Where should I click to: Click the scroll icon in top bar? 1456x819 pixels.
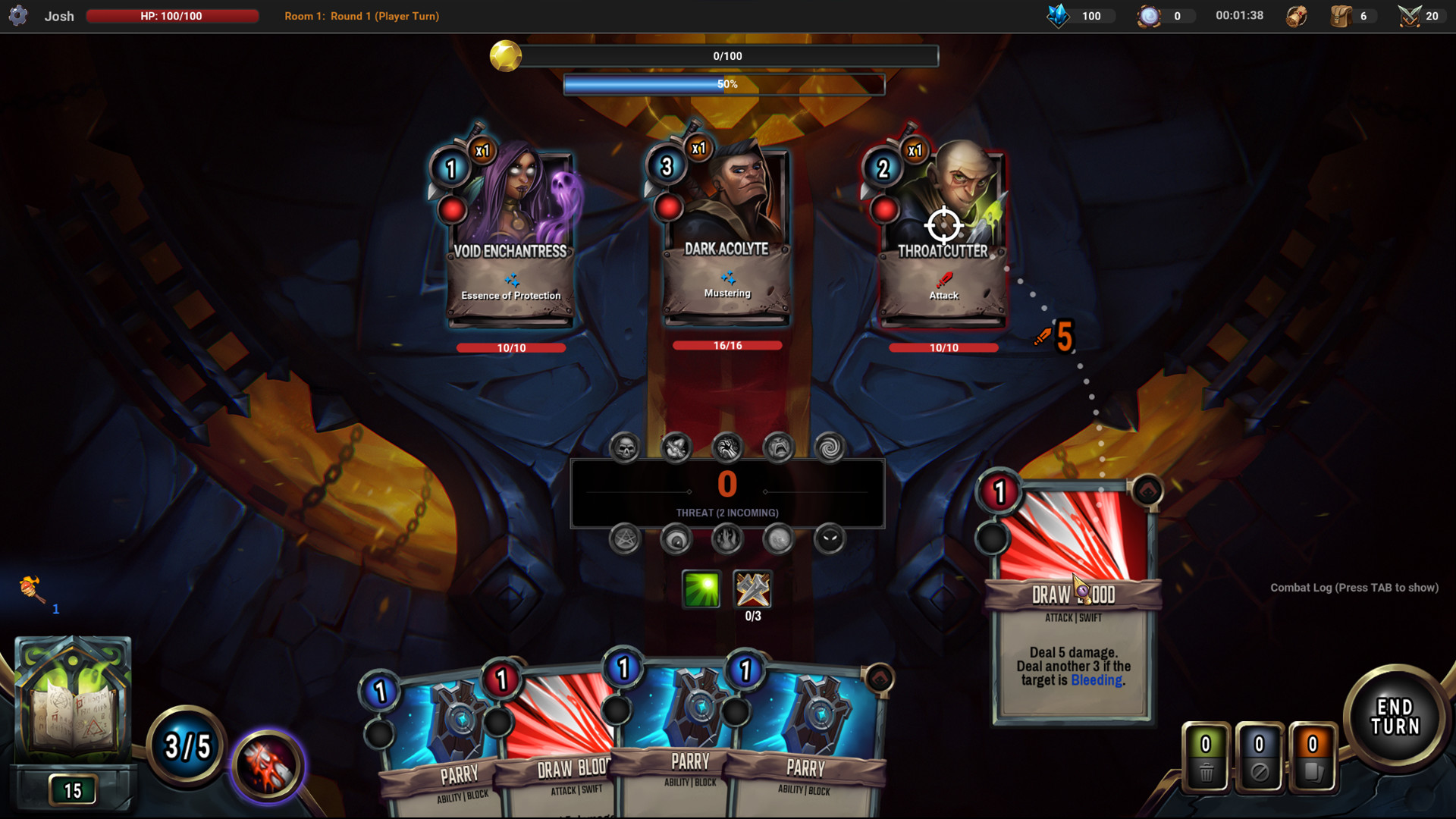(x=1297, y=16)
